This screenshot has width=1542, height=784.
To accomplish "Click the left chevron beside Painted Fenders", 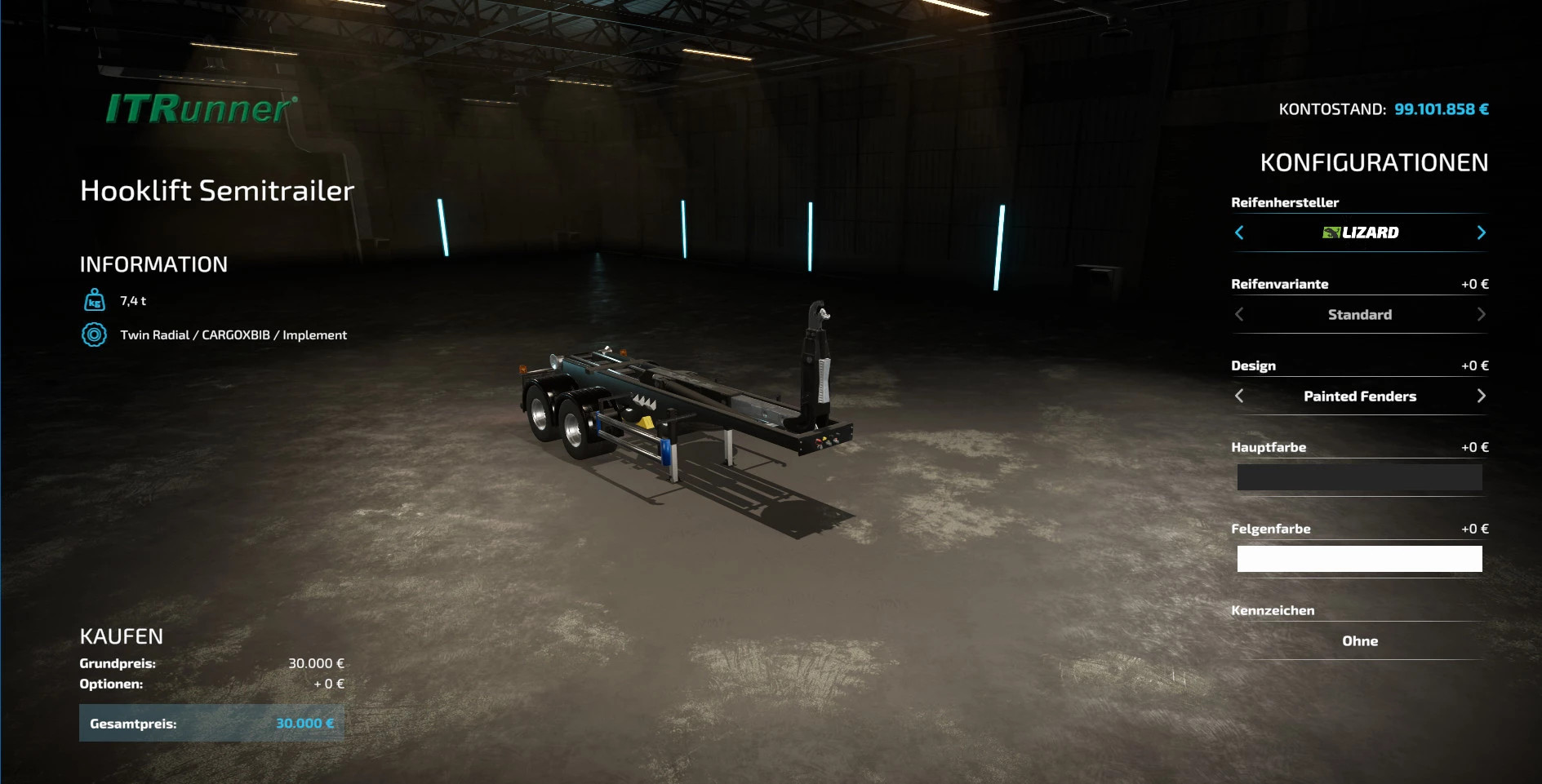I will (x=1239, y=396).
